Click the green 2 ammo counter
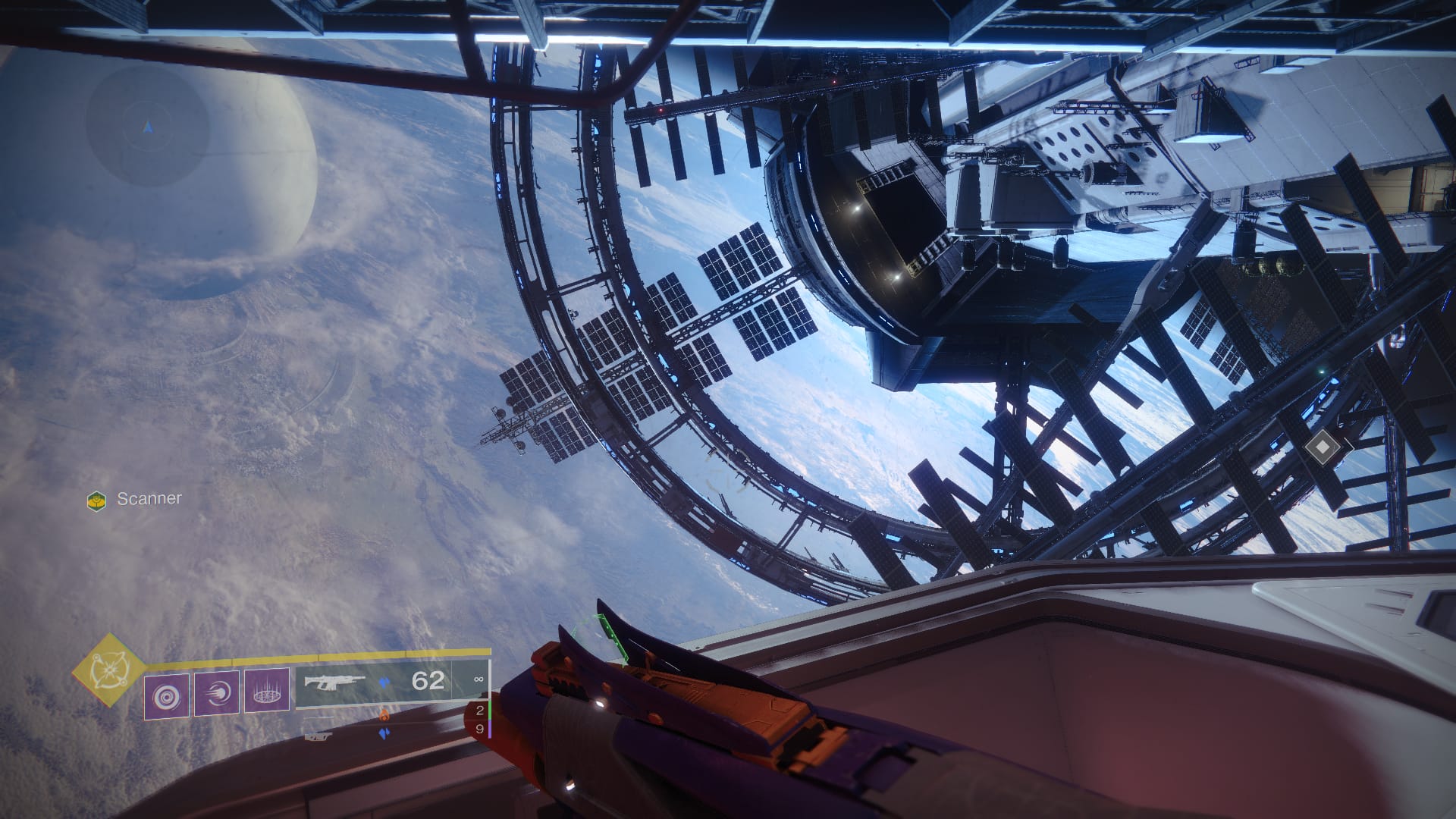Image resolution: width=1456 pixels, height=819 pixels. pyautogui.click(x=481, y=711)
